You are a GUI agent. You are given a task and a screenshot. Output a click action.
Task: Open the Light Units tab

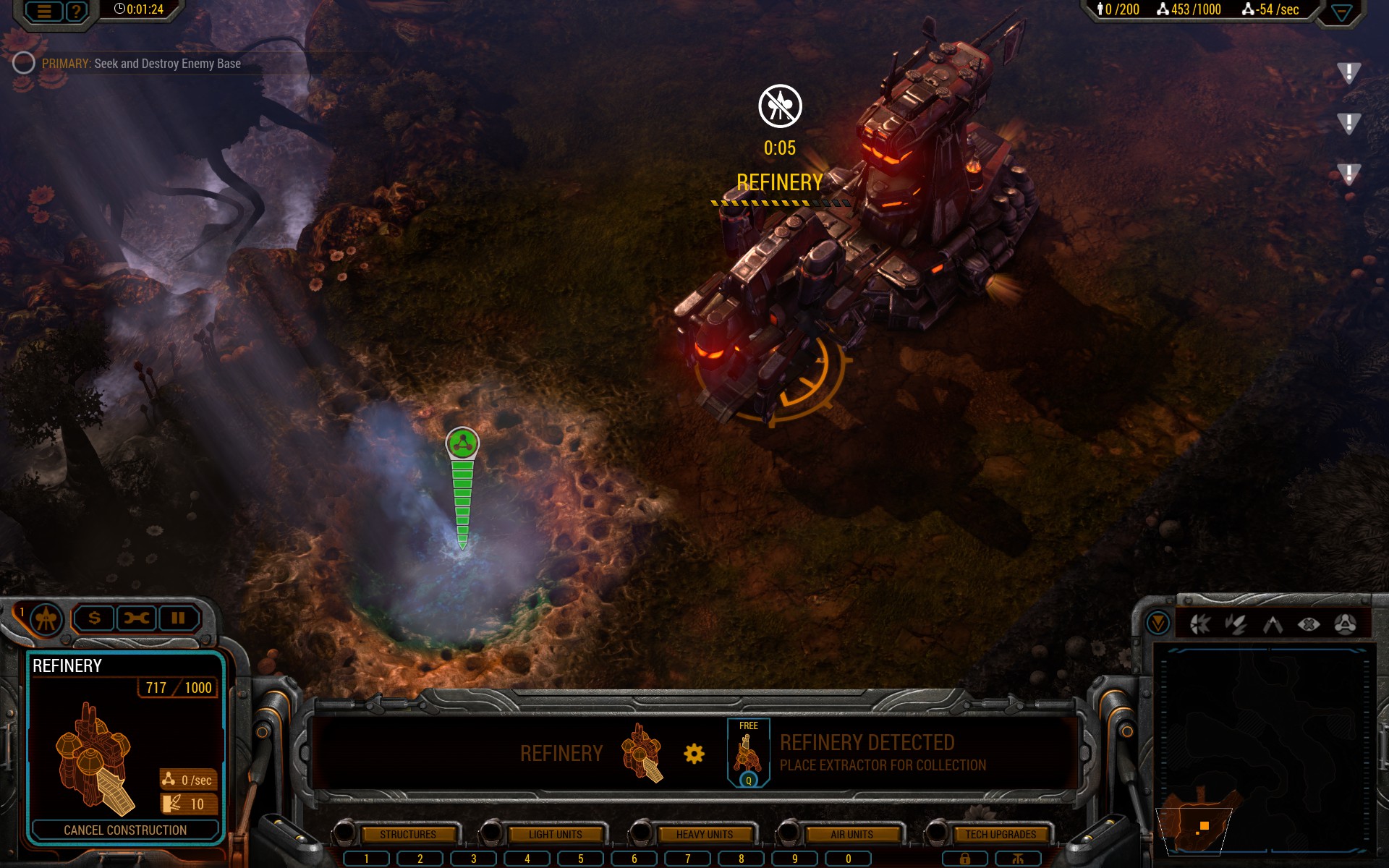click(x=555, y=834)
